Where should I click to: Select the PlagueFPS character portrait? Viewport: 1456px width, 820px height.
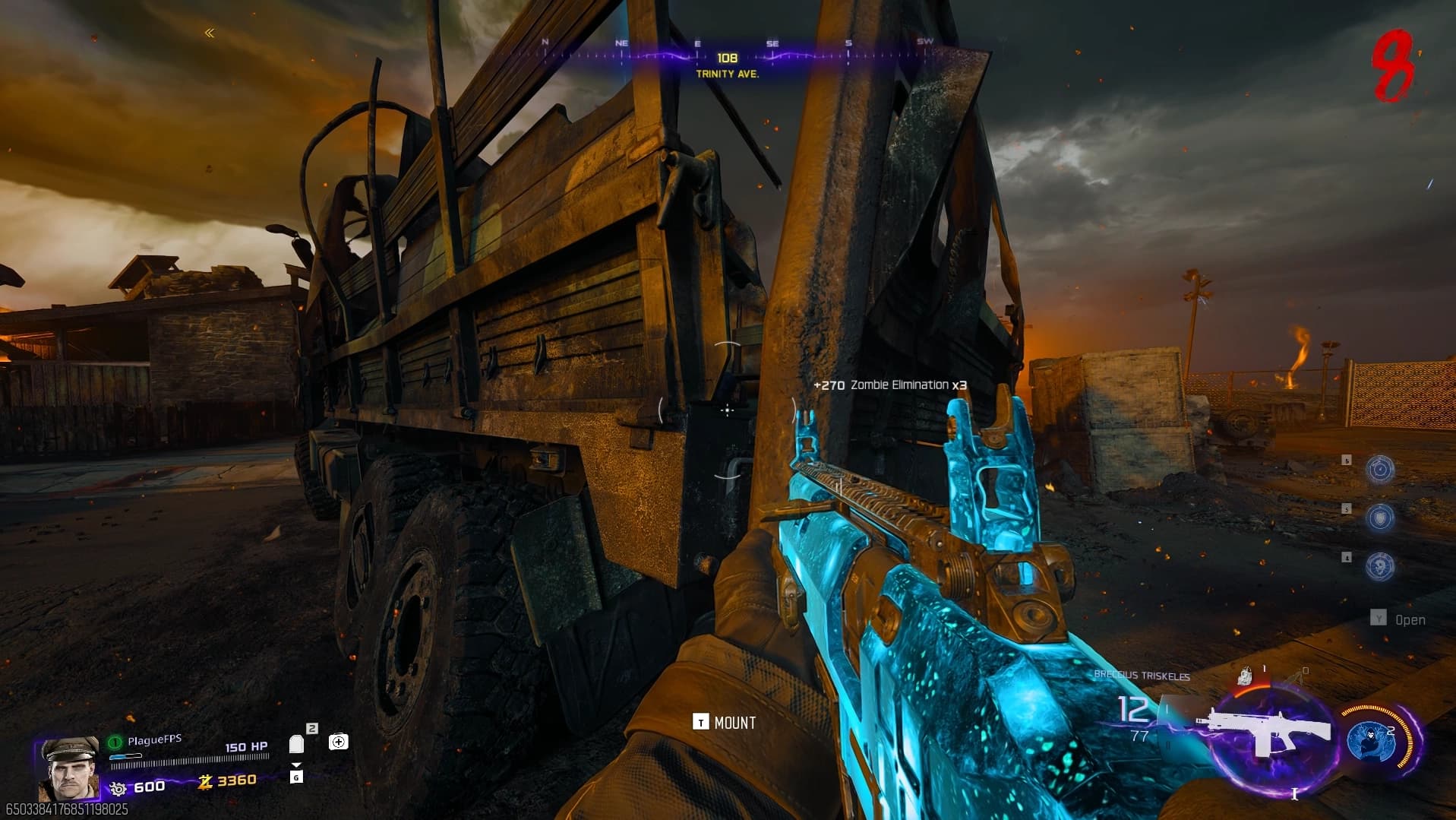(x=69, y=767)
